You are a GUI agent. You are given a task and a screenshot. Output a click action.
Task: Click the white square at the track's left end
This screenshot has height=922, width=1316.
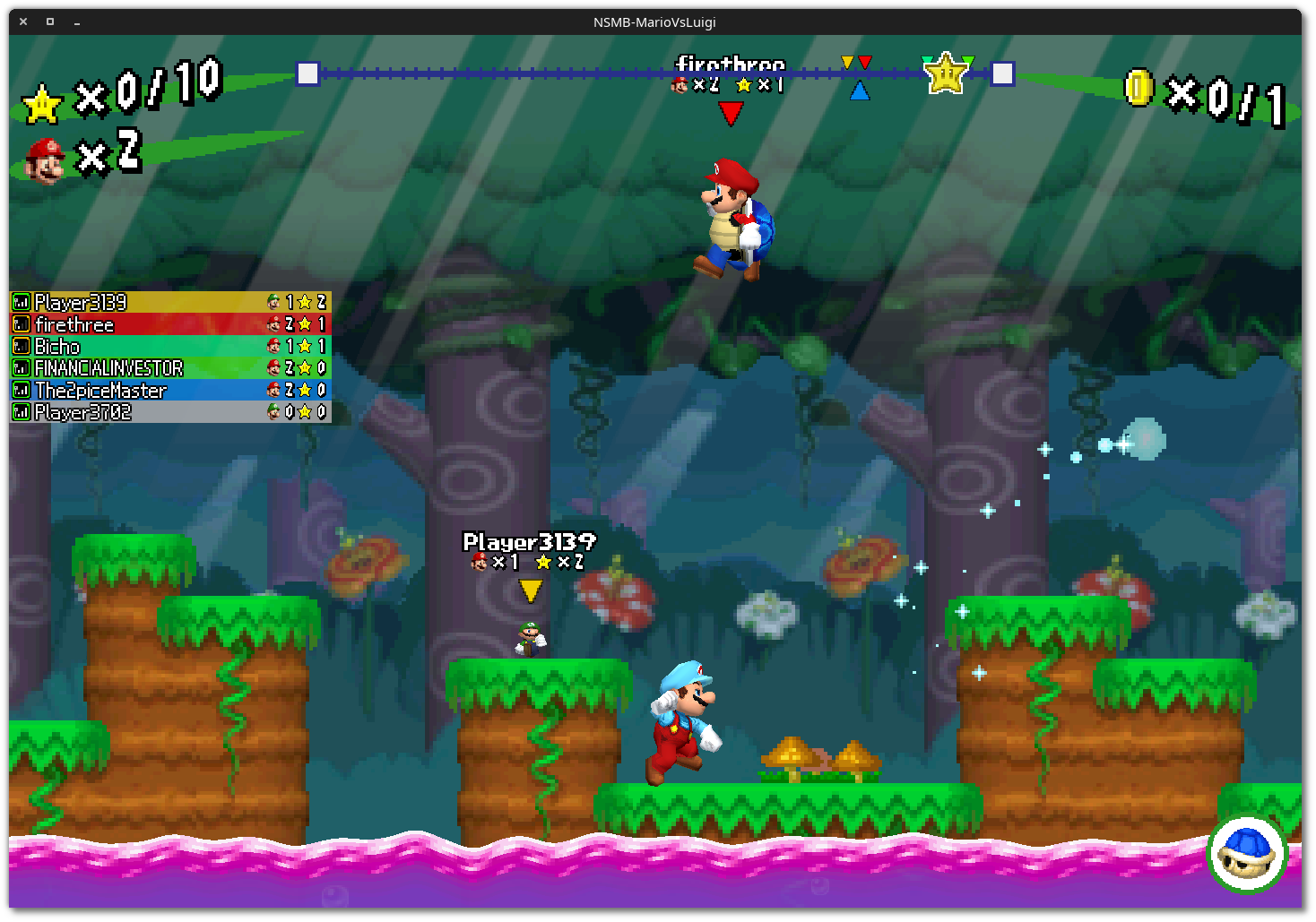(307, 74)
